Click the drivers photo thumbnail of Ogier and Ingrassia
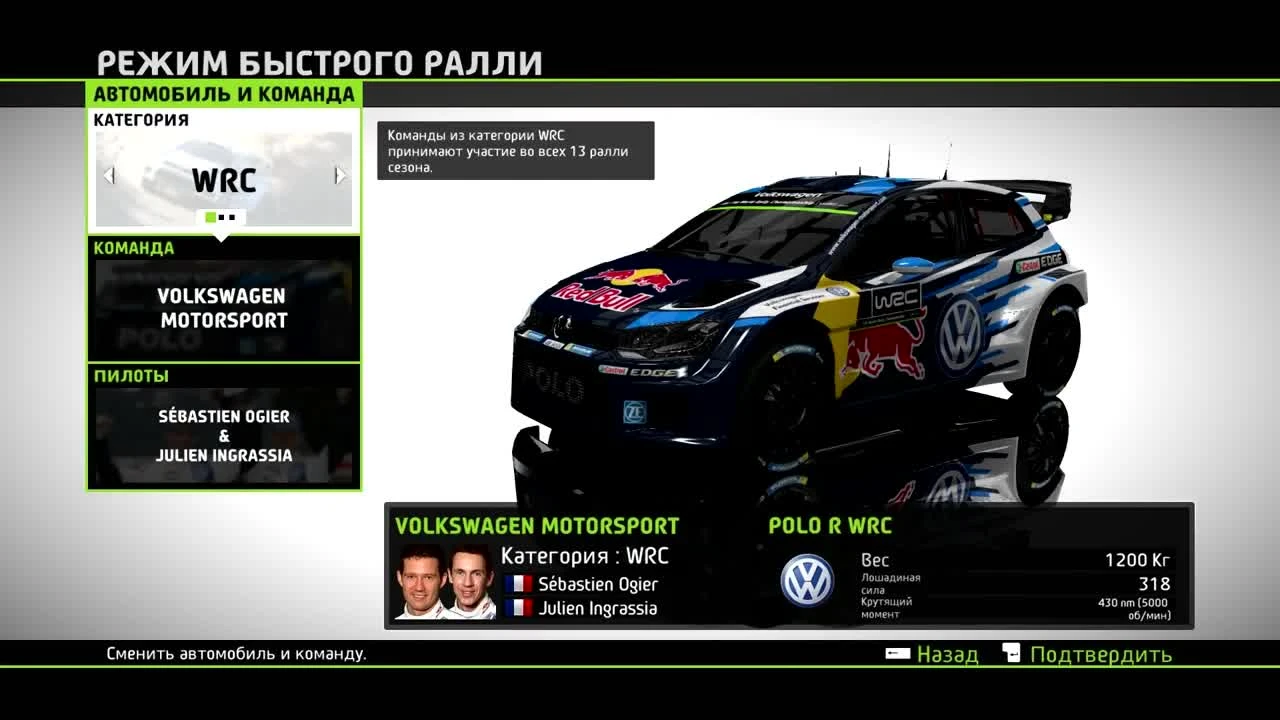The image size is (1280, 720). [445, 583]
